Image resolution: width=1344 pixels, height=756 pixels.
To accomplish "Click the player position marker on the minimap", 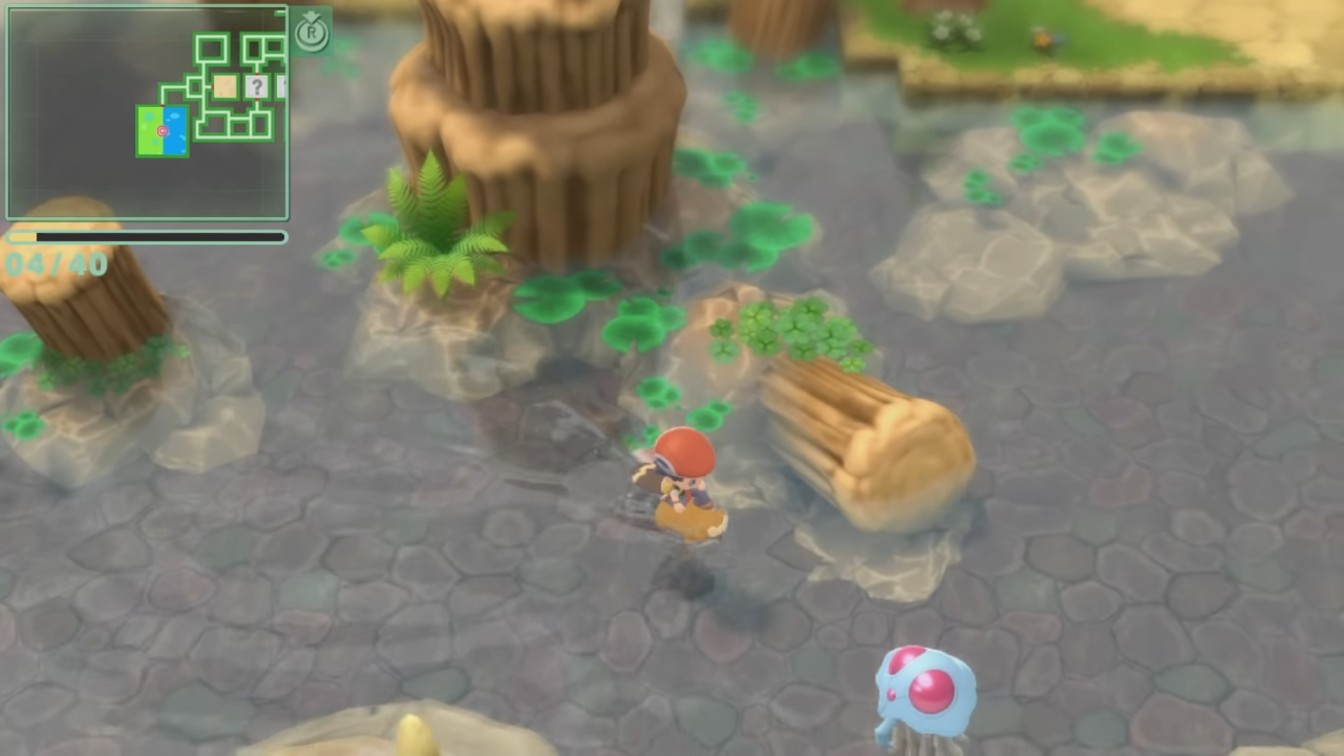I will coord(163,131).
